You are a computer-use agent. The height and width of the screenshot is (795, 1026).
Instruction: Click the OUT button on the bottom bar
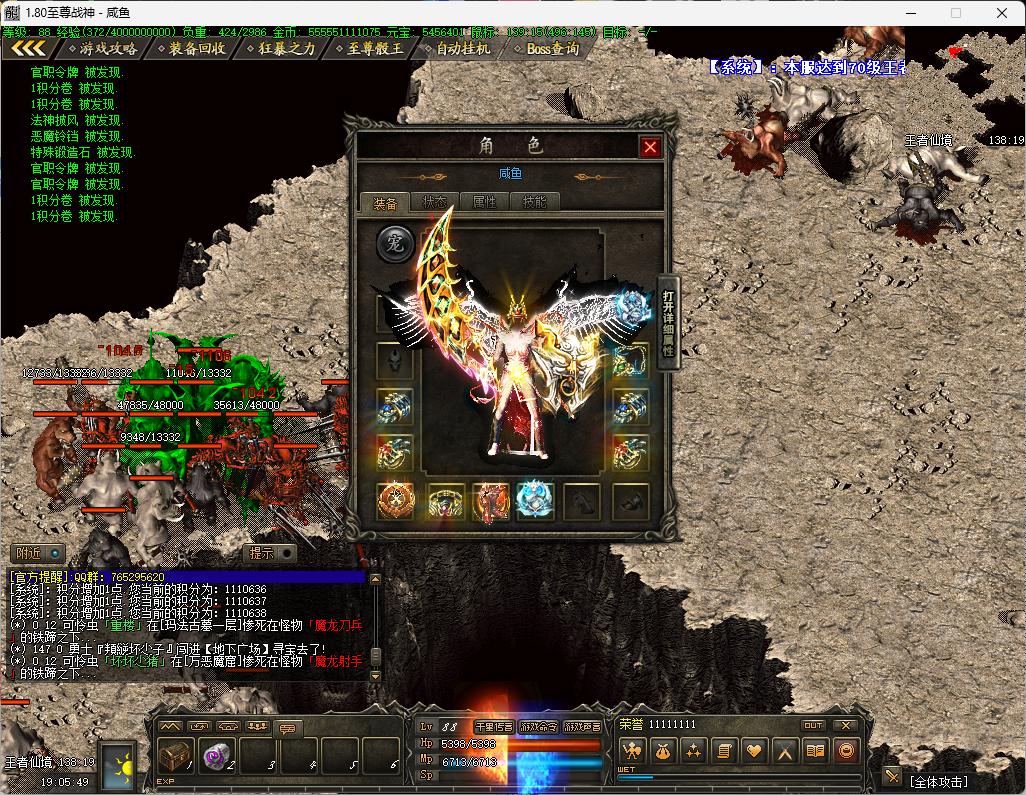(x=813, y=725)
